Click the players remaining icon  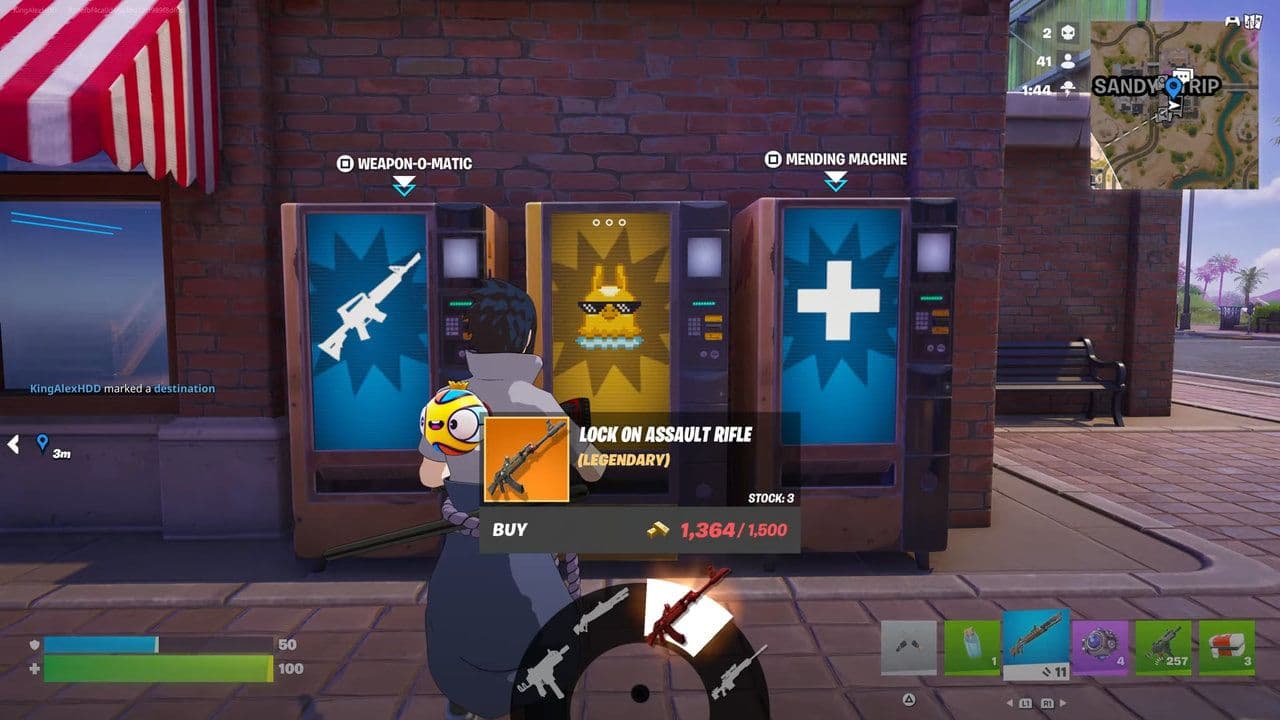pyautogui.click(x=1068, y=60)
